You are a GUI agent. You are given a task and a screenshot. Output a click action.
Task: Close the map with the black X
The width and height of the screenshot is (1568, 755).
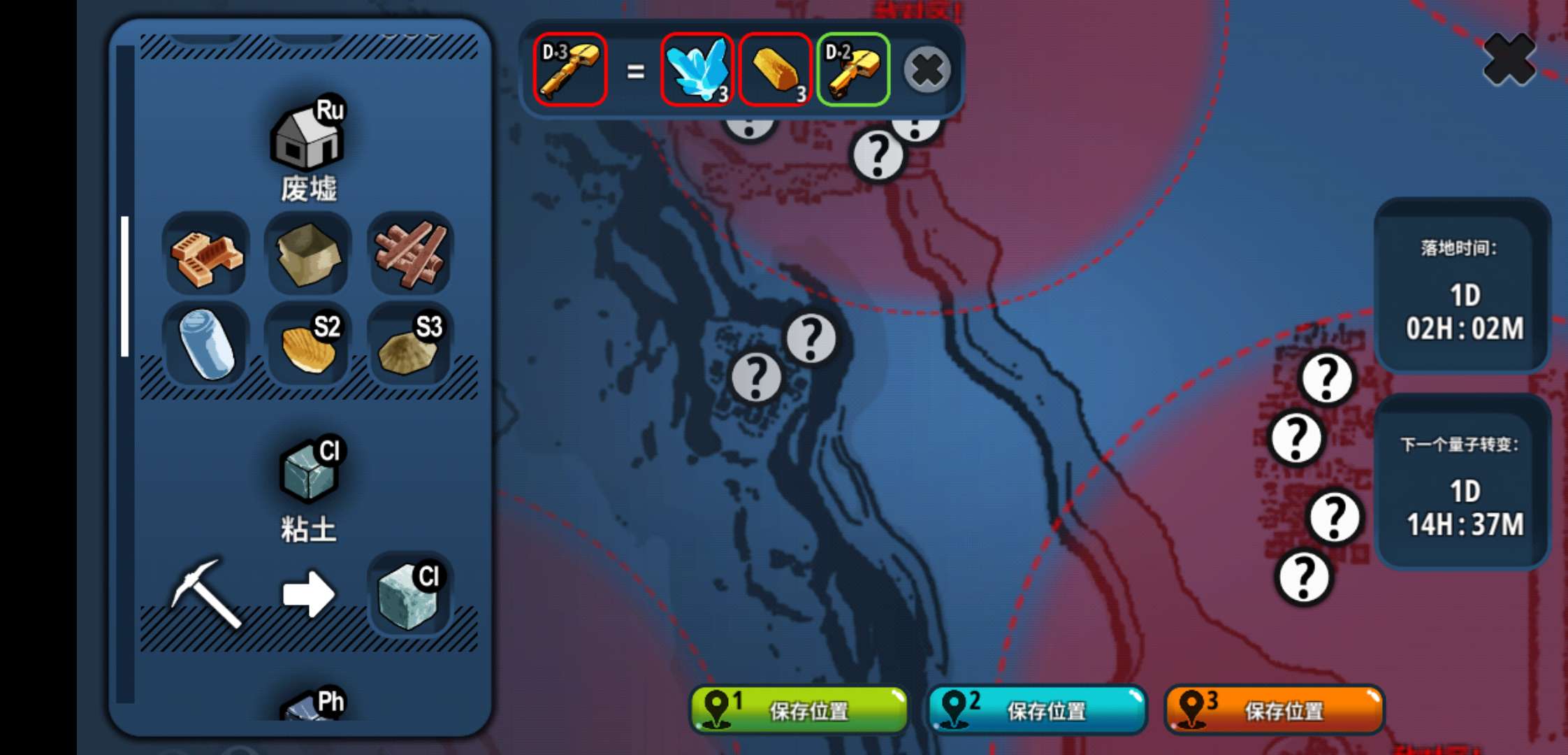[1508, 60]
